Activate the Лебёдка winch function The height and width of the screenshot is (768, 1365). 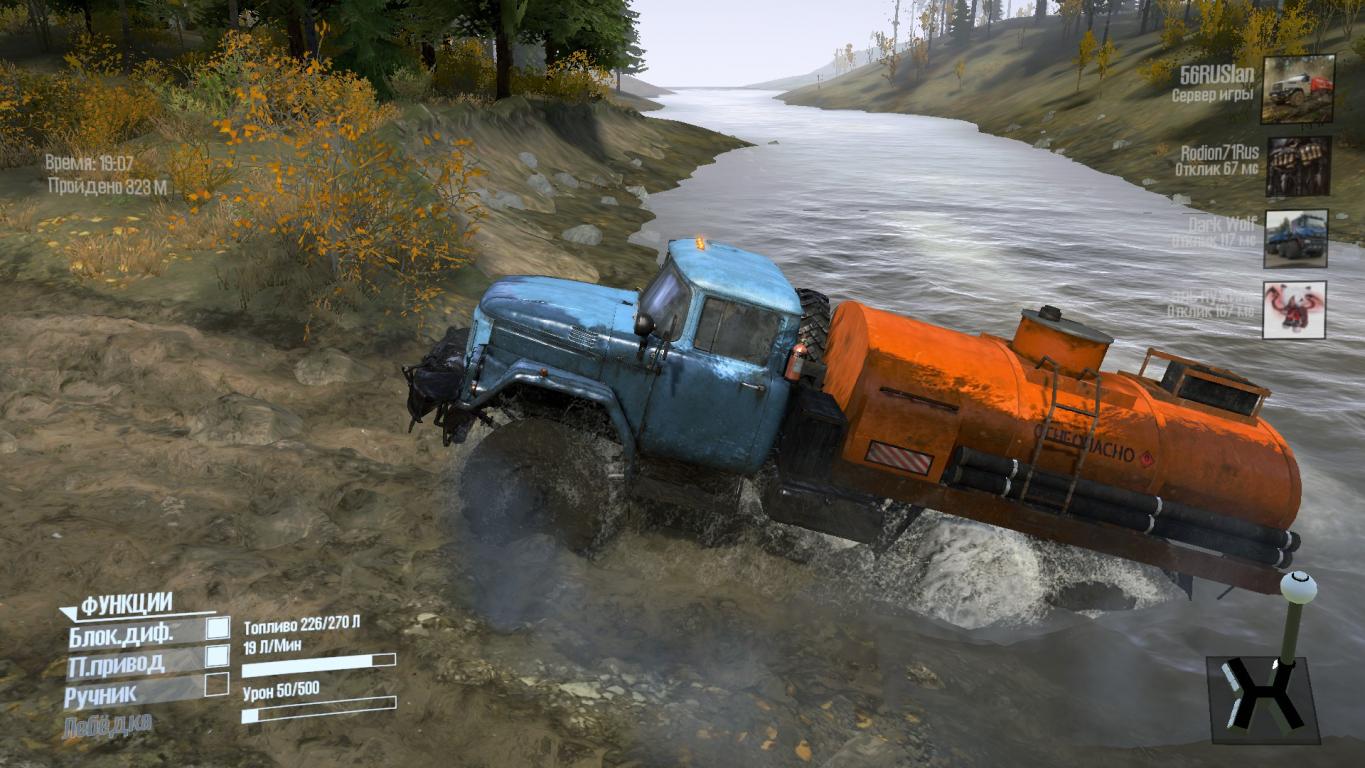pyautogui.click(x=108, y=725)
